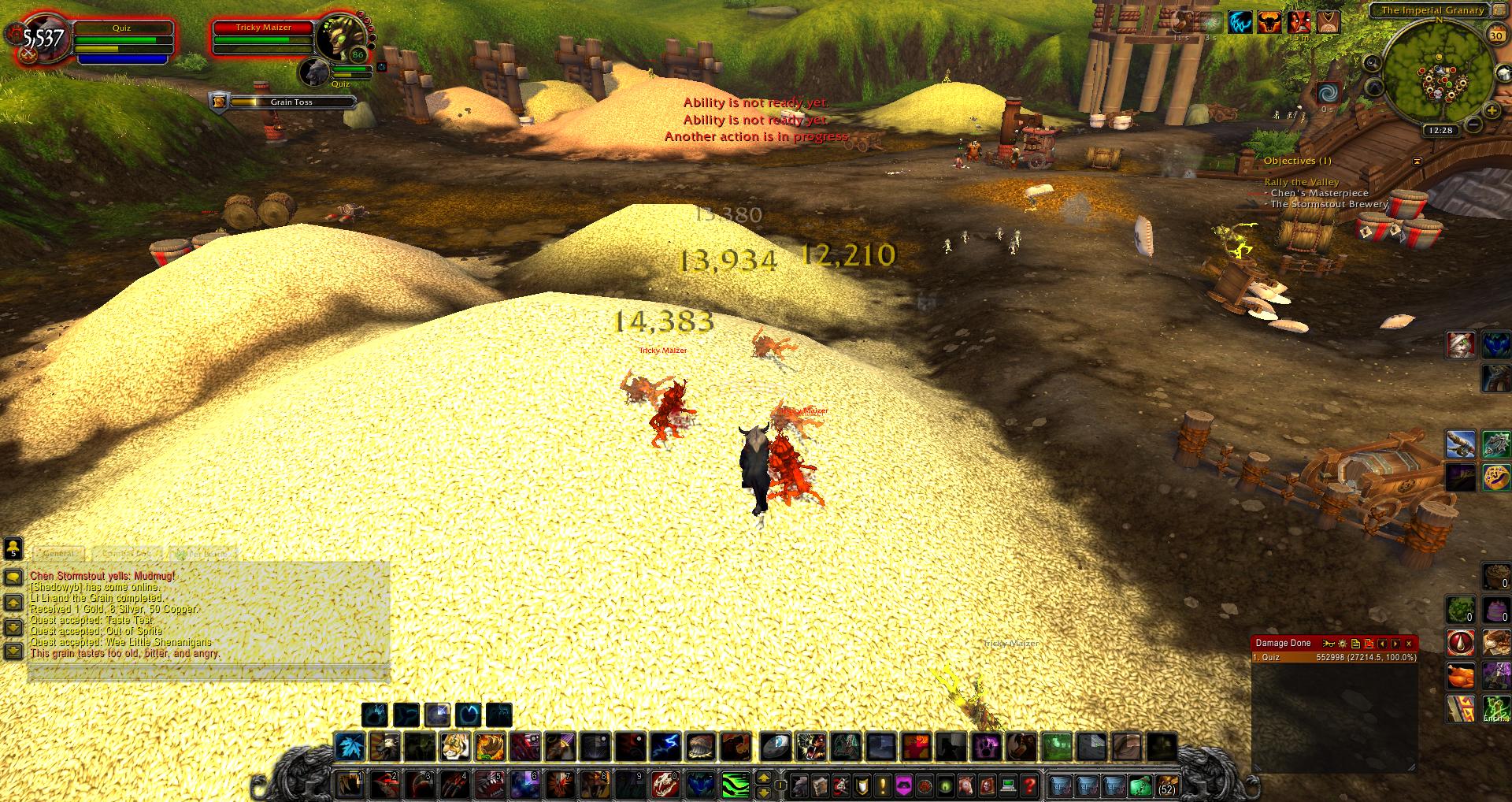Collapse the Objectives tracker arrow
1512x802 pixels.
pos(1417,161)
